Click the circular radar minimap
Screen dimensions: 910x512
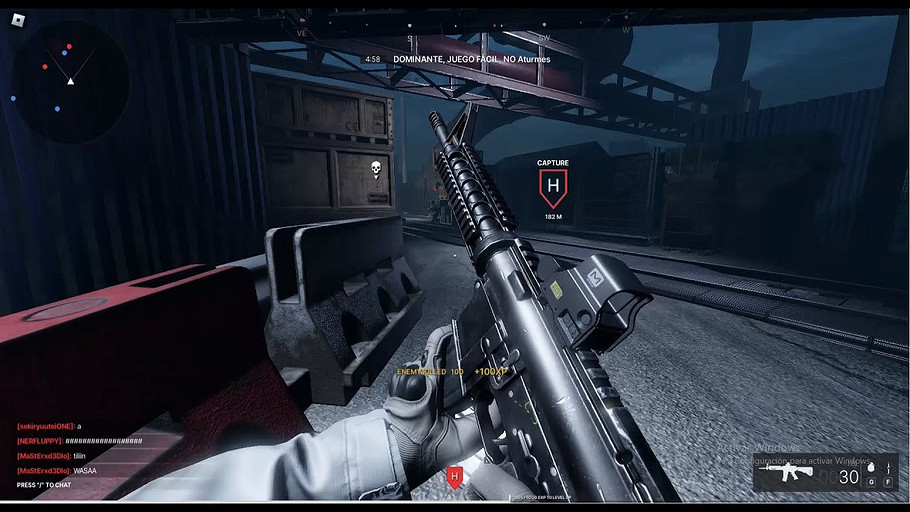click(x=70, y=69)
